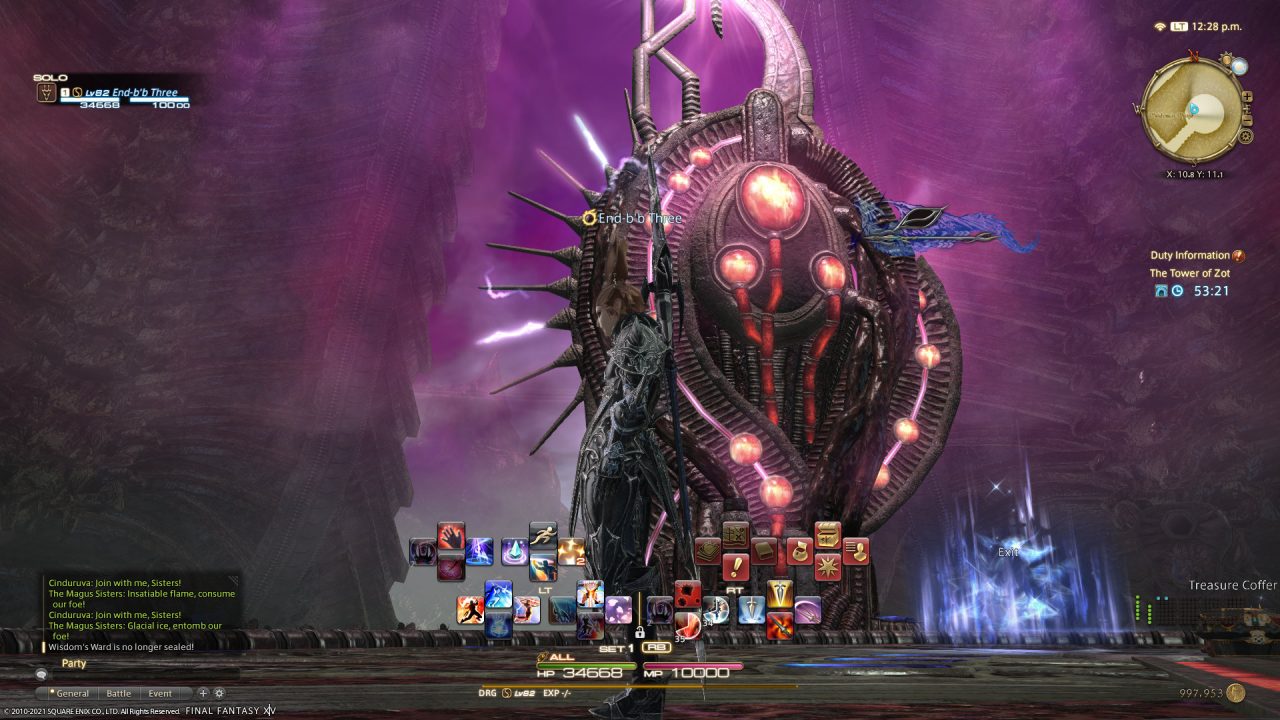Image resolution: width=1280 pixels, height=720 pixels.
Task: Activate the blue crystal ability icon
Action: click(515, 551)
